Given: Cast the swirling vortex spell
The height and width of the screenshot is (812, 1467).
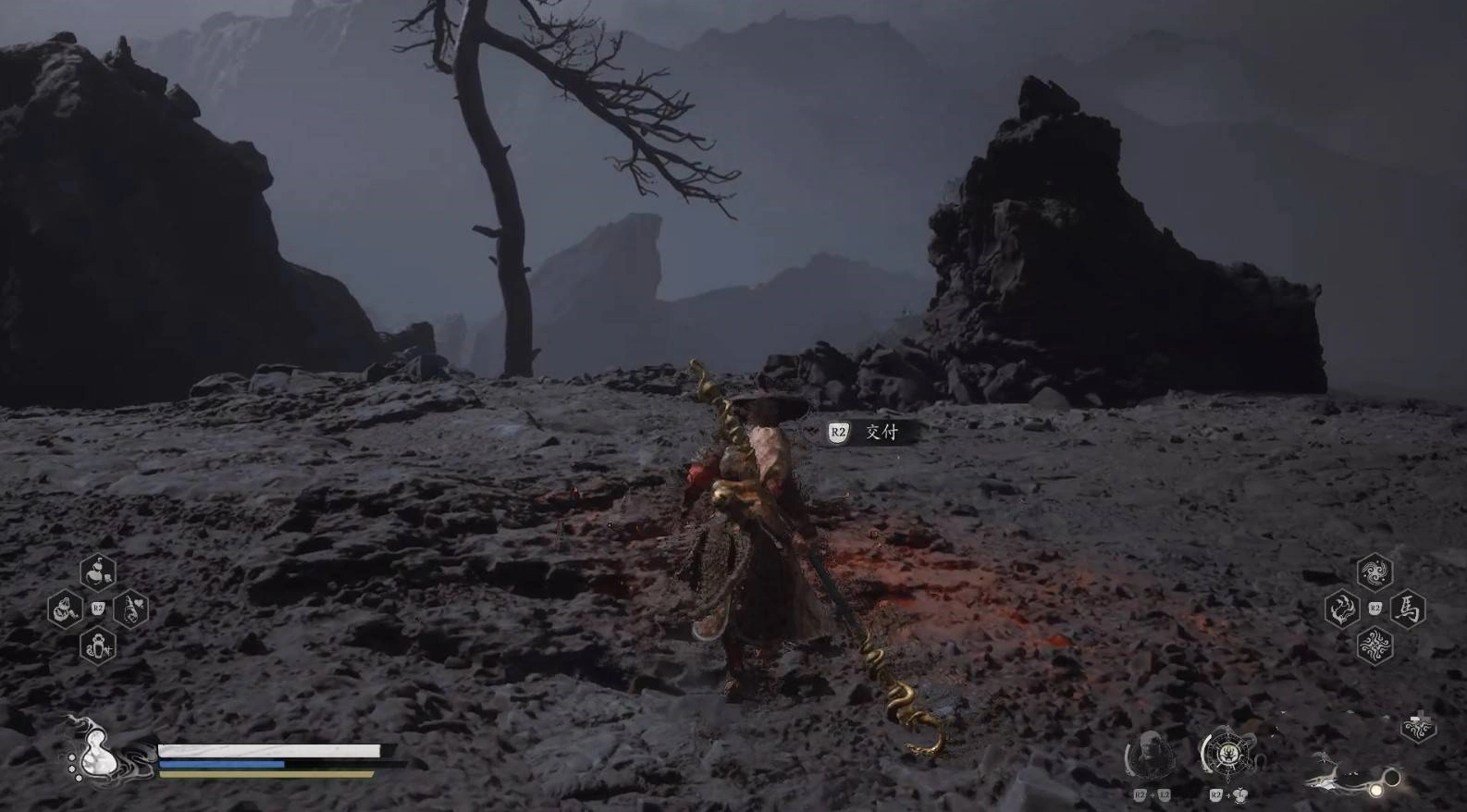Looking at the screenshot, I should tap(1374, 572).
